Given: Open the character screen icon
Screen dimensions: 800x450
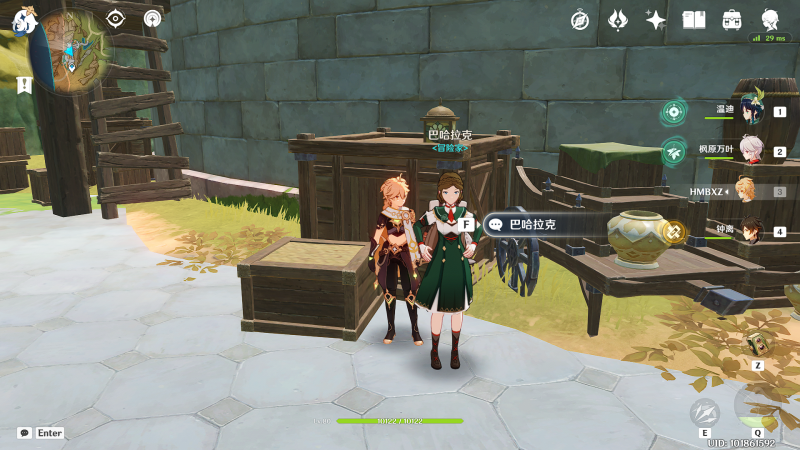Looking at the screenshot, I should click(x=770, y=19).
